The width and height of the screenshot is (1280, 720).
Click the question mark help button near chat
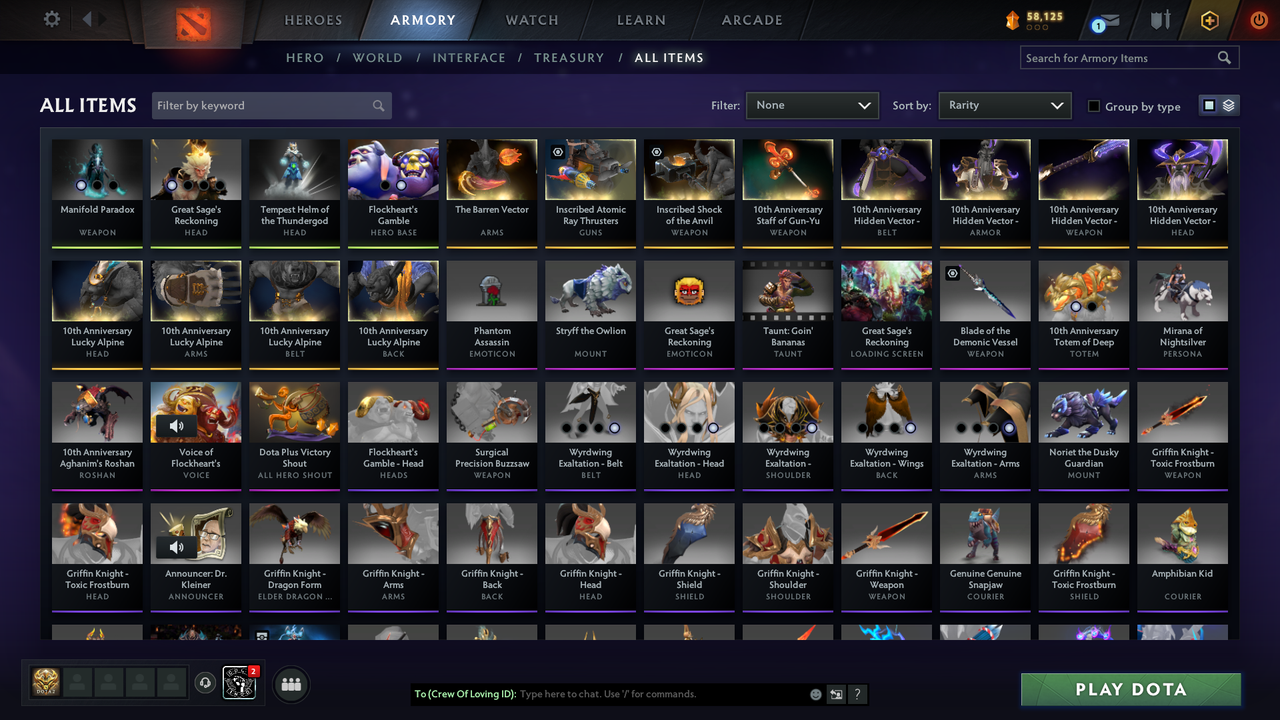pos(858,694)
